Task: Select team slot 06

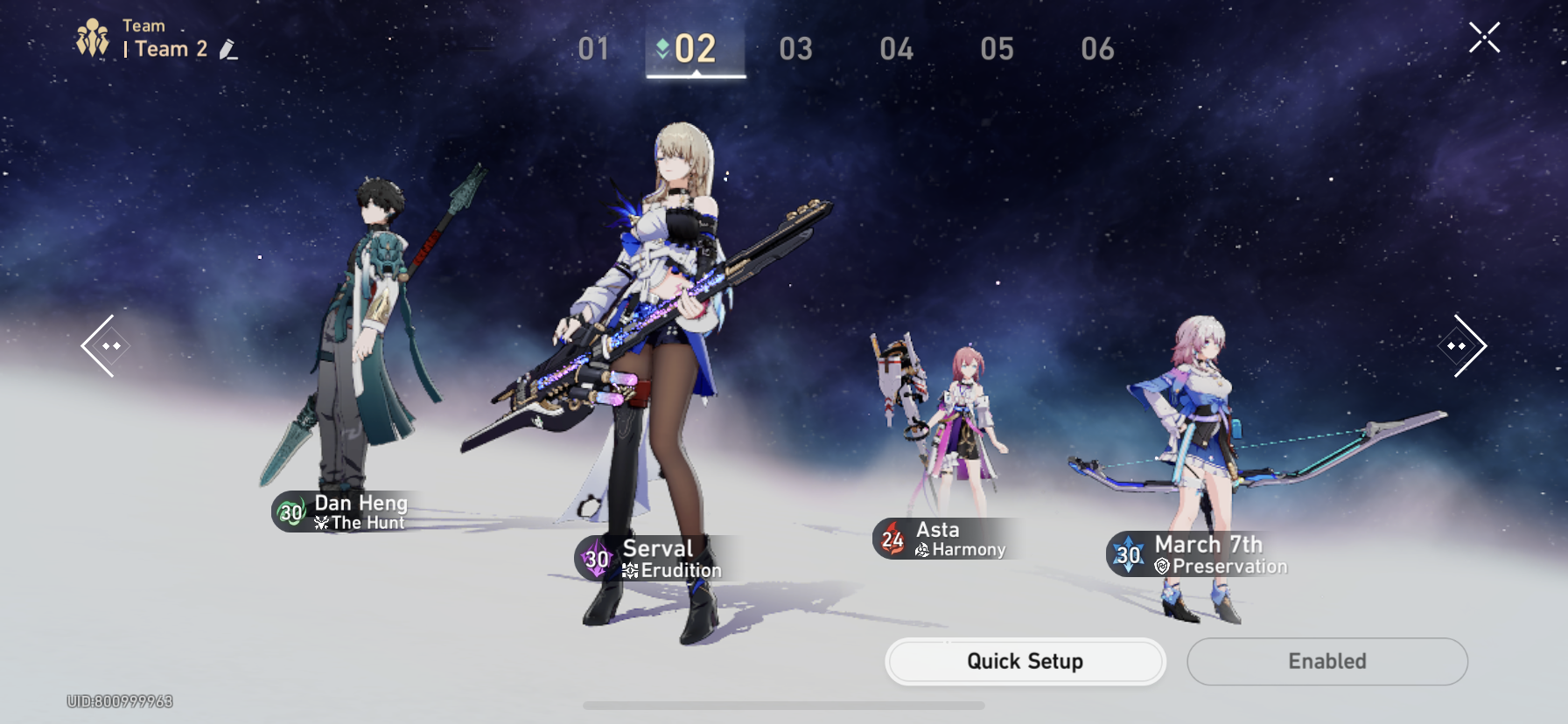Action: (x=1100, y=50)
